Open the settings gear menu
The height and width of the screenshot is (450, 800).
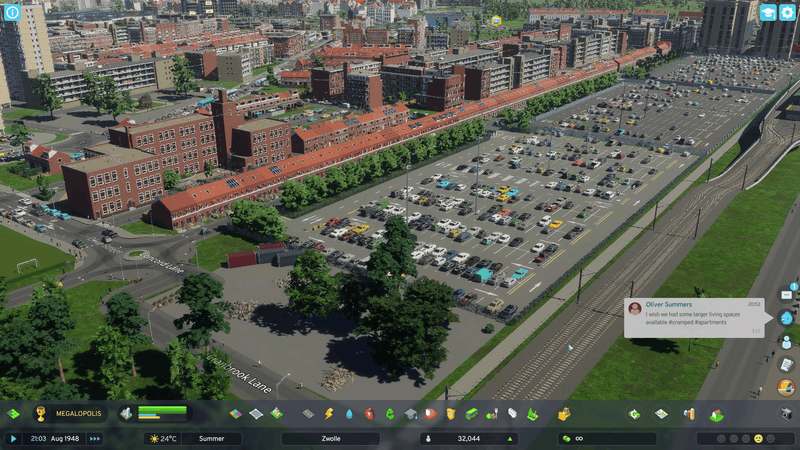click(787, 13)
